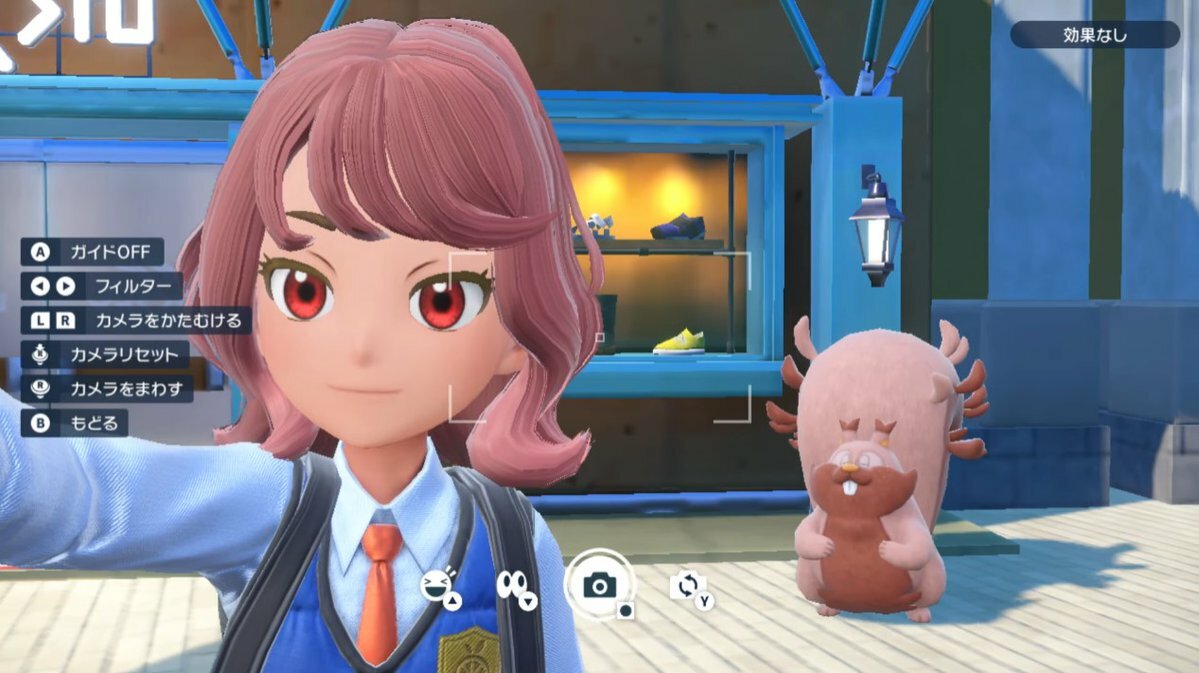The height and width of the screenshot is (673, 1199).
Task: Open the laughing face emote option
Action: [x=438, y=586]
